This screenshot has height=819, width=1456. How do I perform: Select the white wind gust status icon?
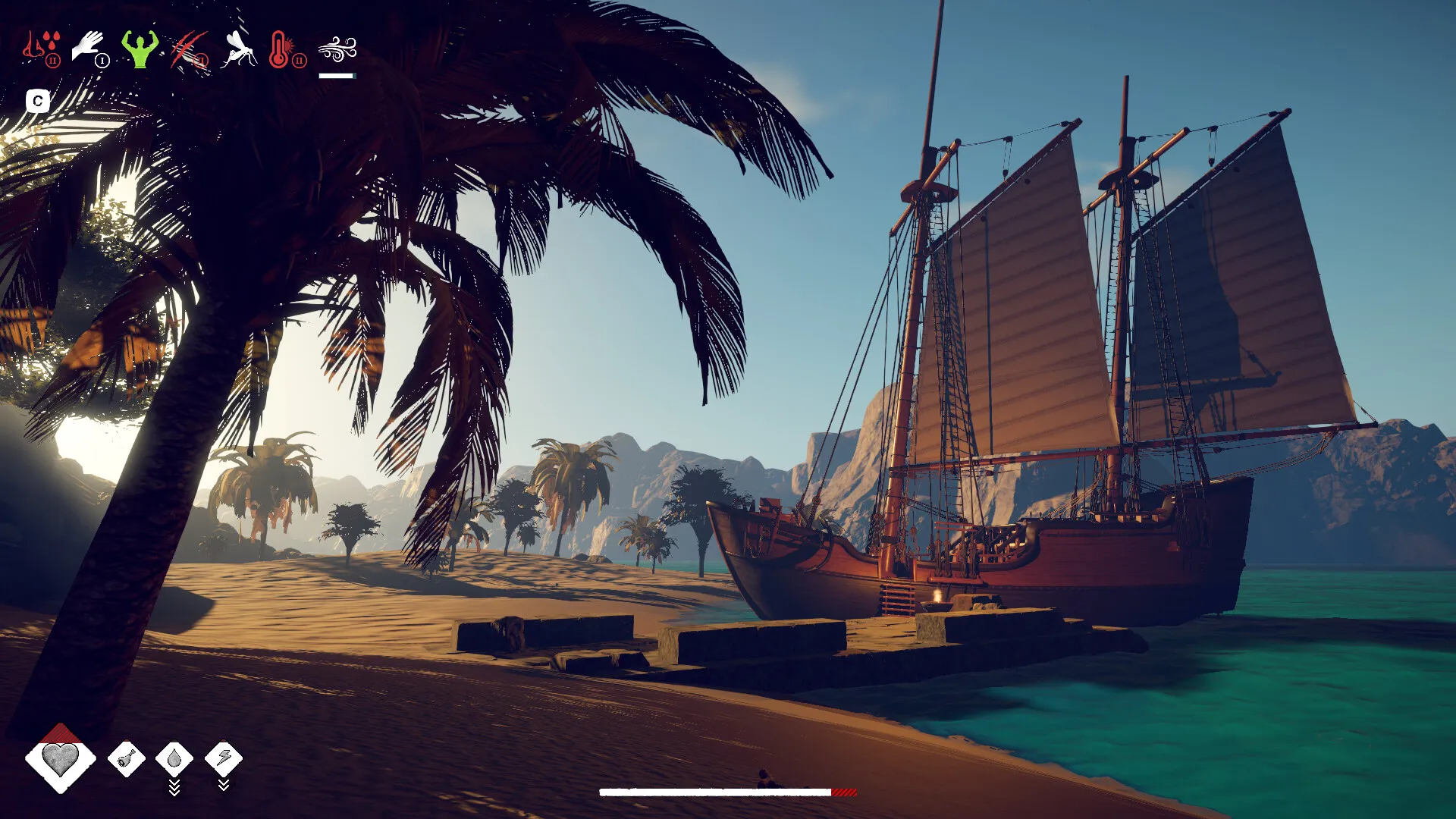click(x=337, y=50)
